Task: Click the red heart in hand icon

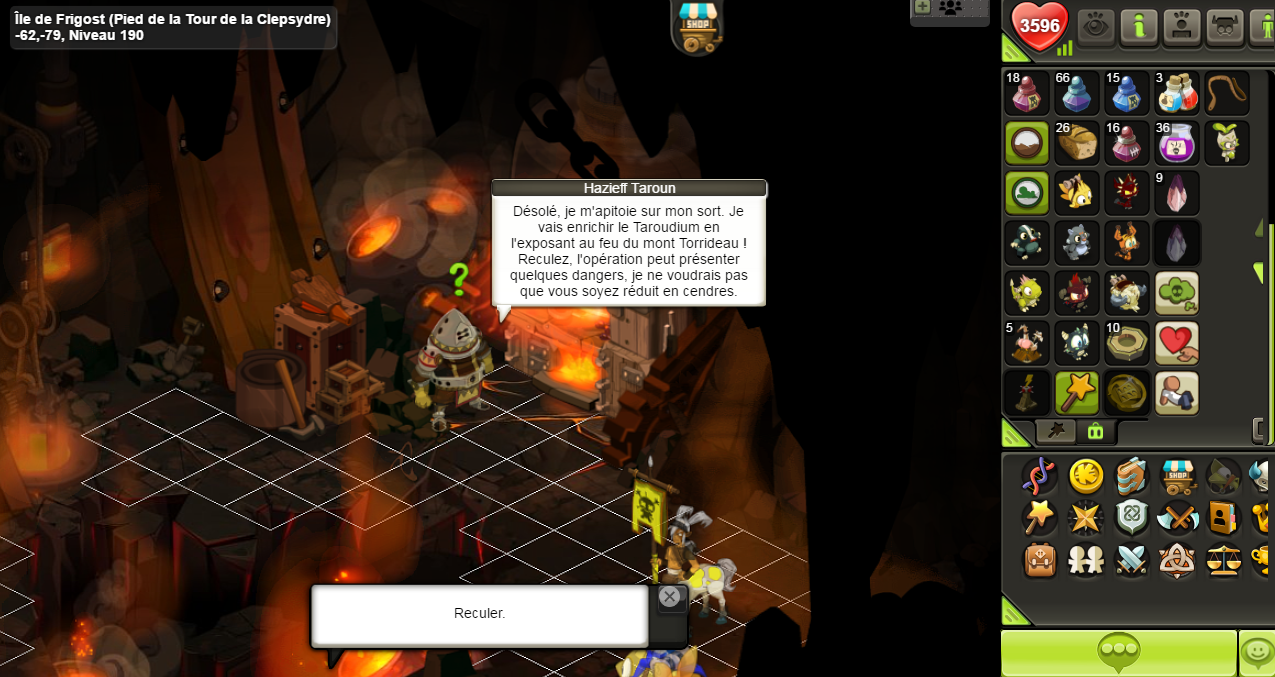Action: (x=1176, y=343)
